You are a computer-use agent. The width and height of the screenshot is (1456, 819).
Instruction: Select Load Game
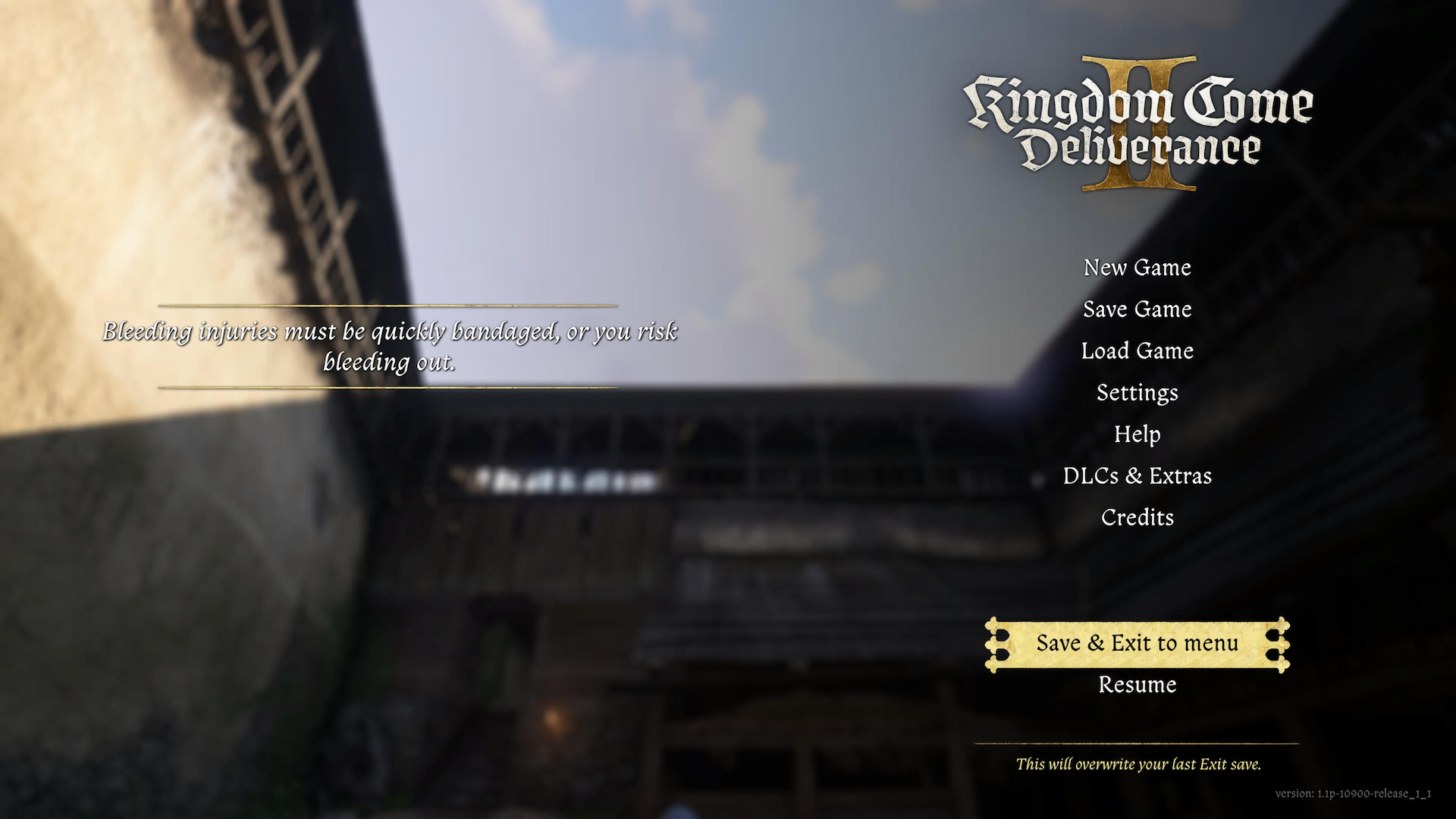(1137, 351)
